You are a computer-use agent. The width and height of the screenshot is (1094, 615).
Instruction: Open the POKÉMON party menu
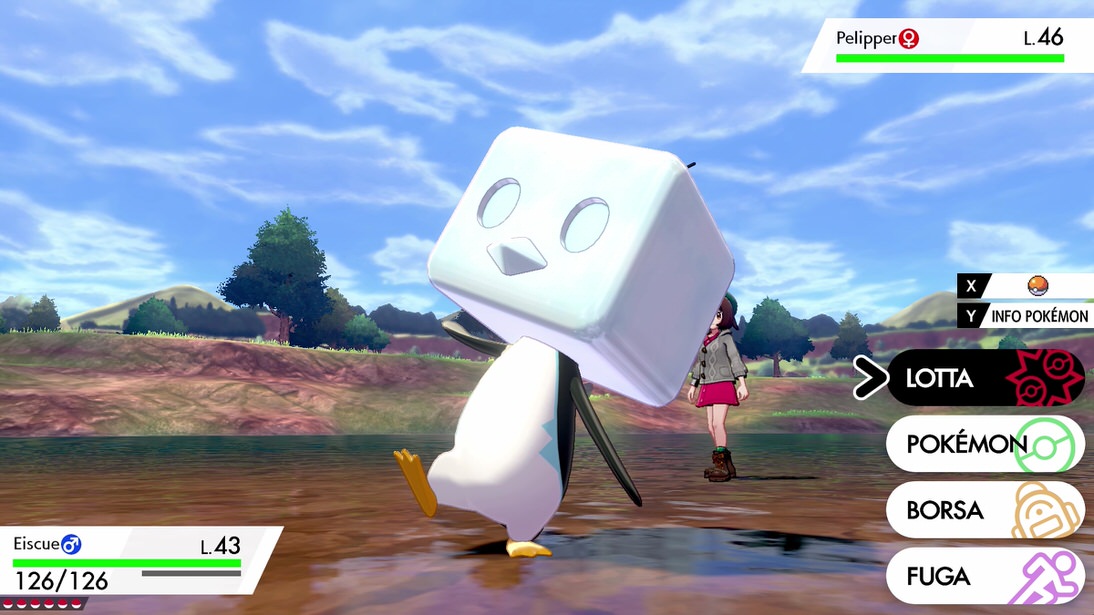click(x=984, y=444)
